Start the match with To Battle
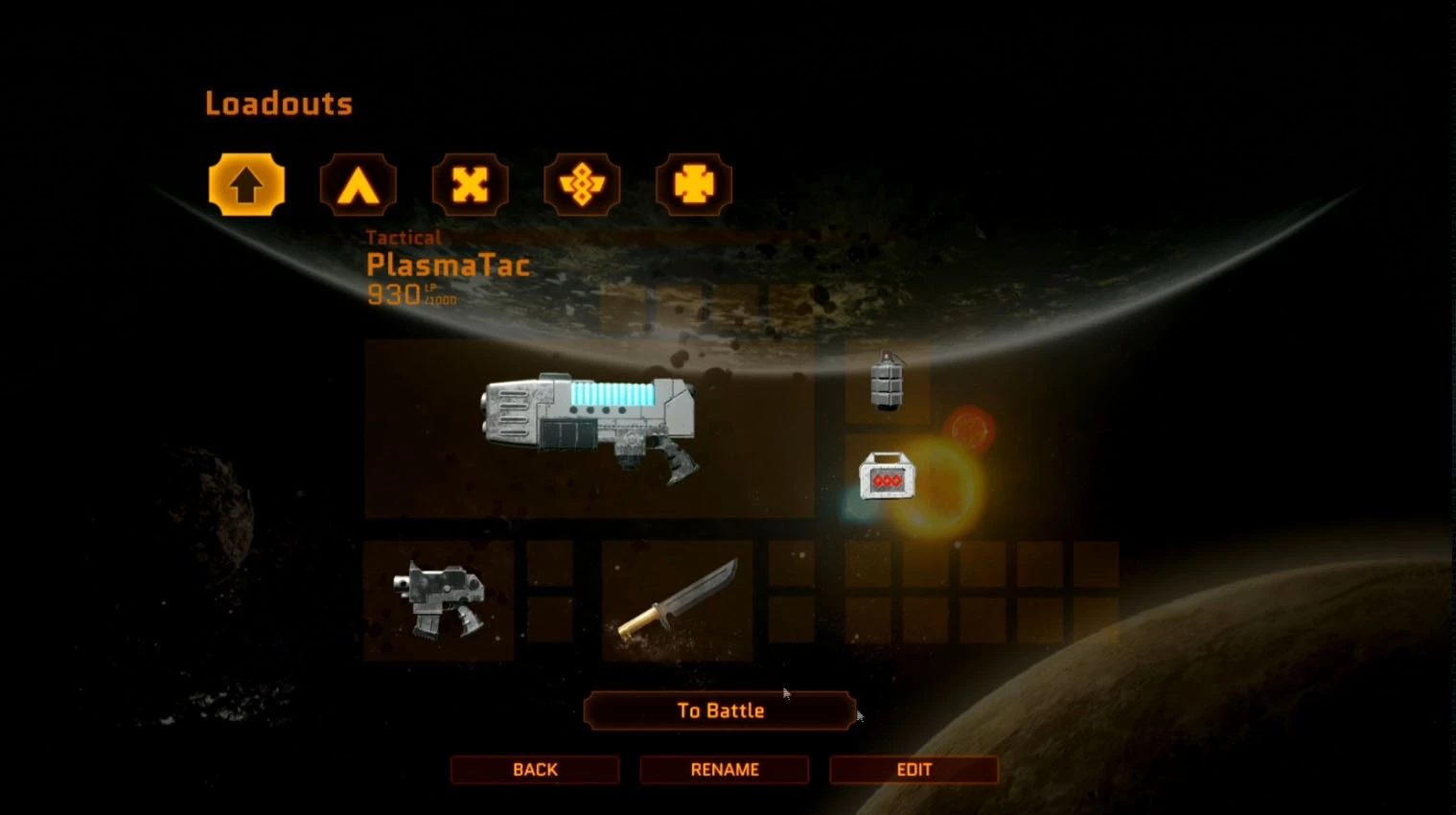Viewport: 1456px width, 815px height. [720, 710]
